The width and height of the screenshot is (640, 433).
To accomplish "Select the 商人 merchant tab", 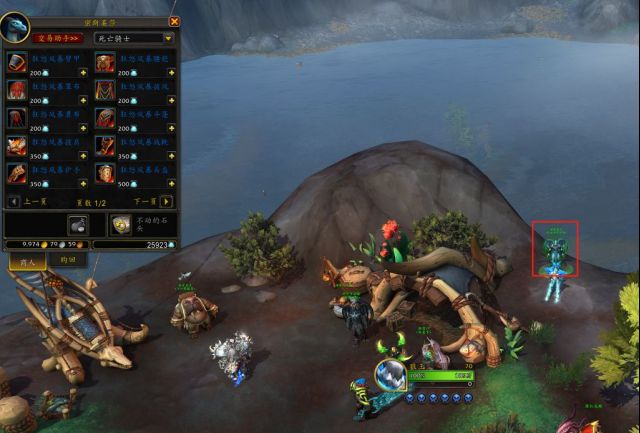I will (x=23, y=259).
